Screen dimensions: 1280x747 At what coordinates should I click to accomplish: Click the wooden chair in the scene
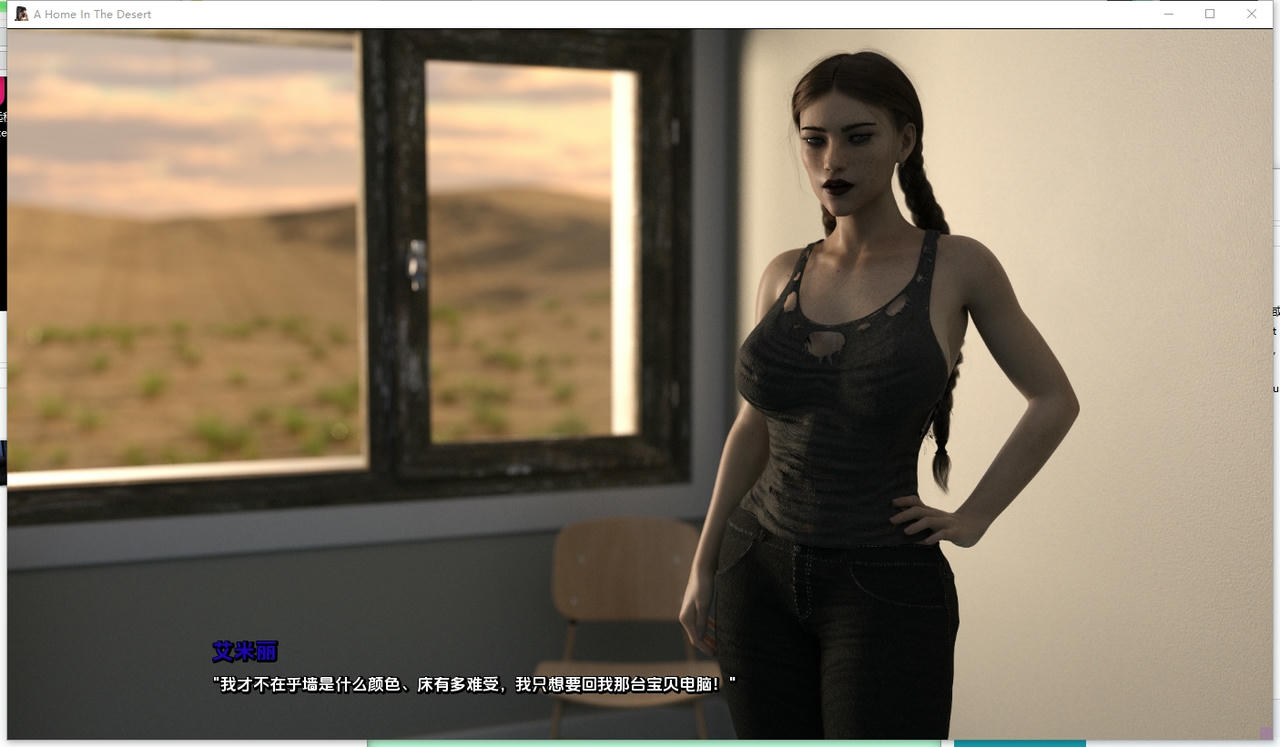pyautogui.click(x=620, y=610)
